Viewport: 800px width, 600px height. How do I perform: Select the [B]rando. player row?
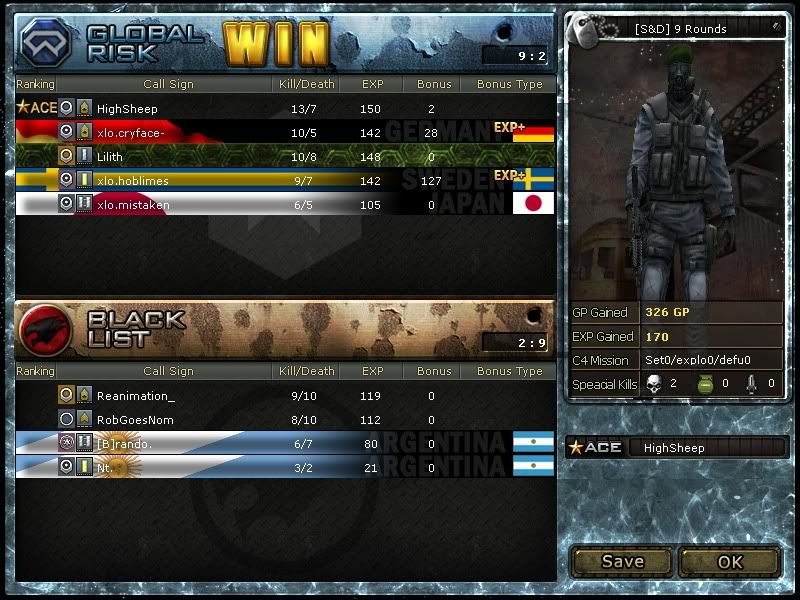(125, 443)
